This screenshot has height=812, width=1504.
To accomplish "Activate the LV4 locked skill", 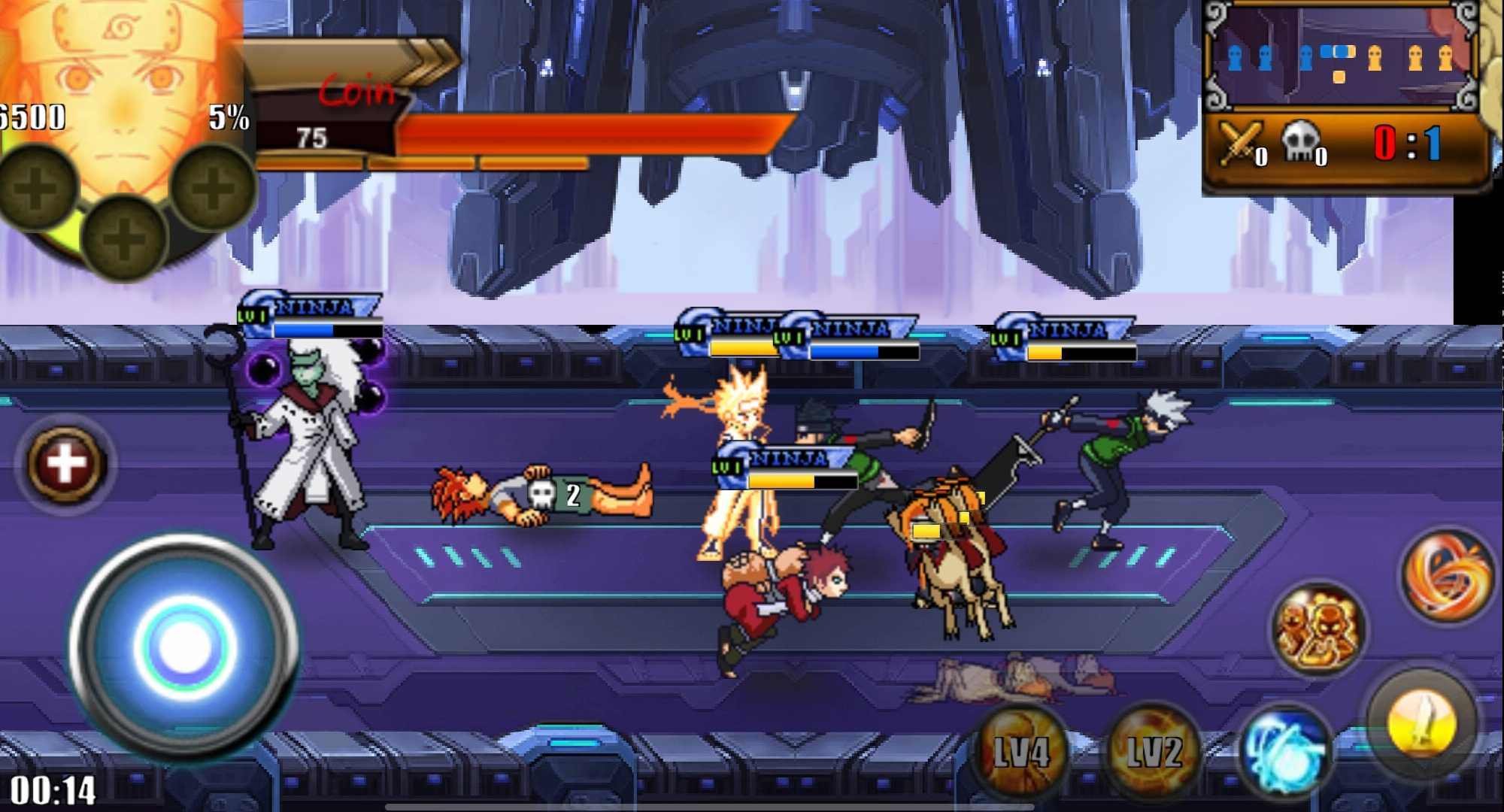I will 1020,751.
